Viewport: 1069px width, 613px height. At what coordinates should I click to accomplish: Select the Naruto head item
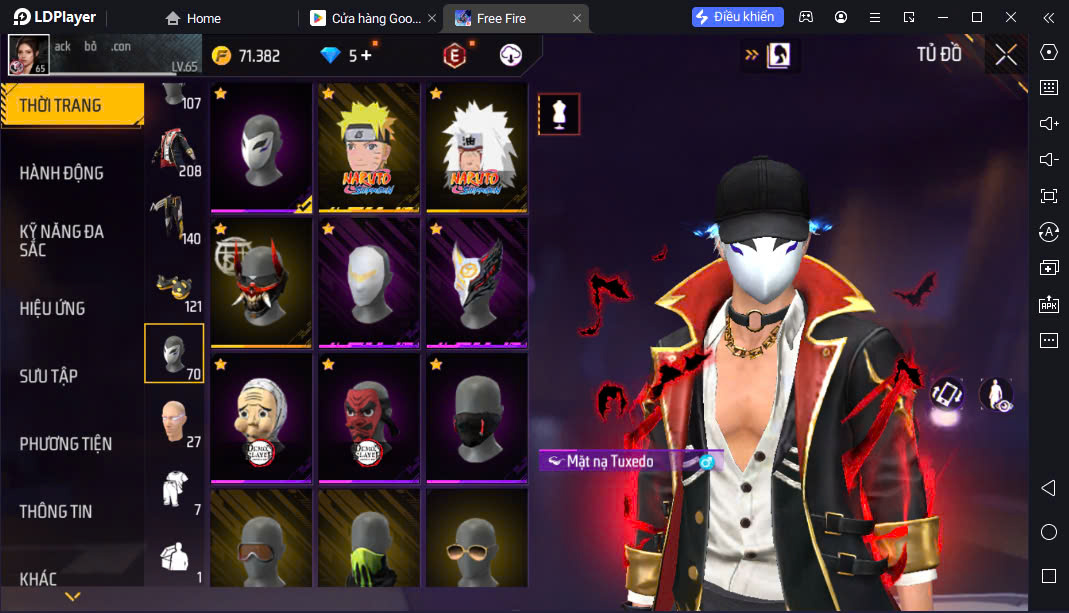(369, 147)
